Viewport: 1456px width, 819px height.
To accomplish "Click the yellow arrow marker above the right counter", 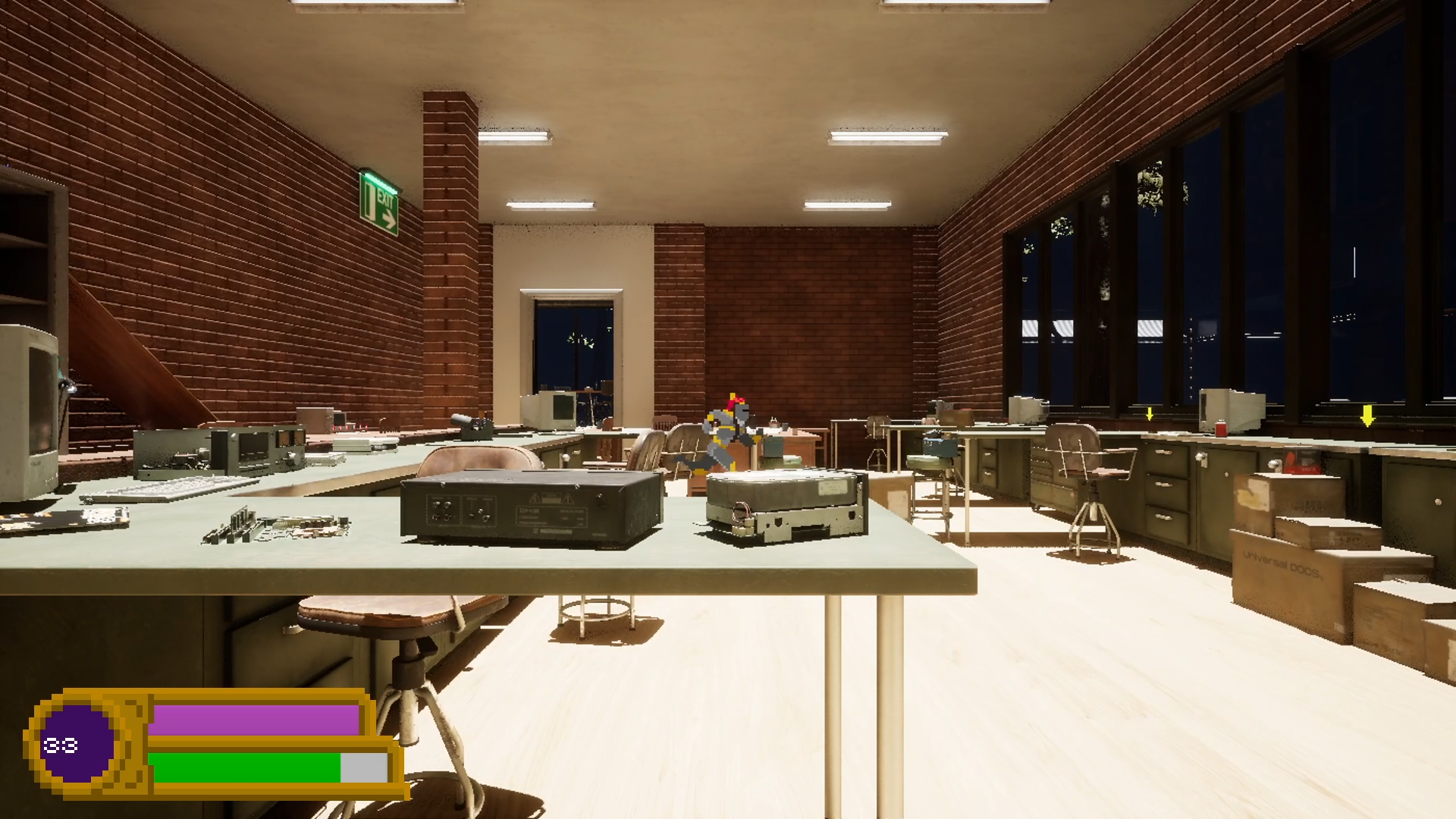I will [x=1150, y=415].
